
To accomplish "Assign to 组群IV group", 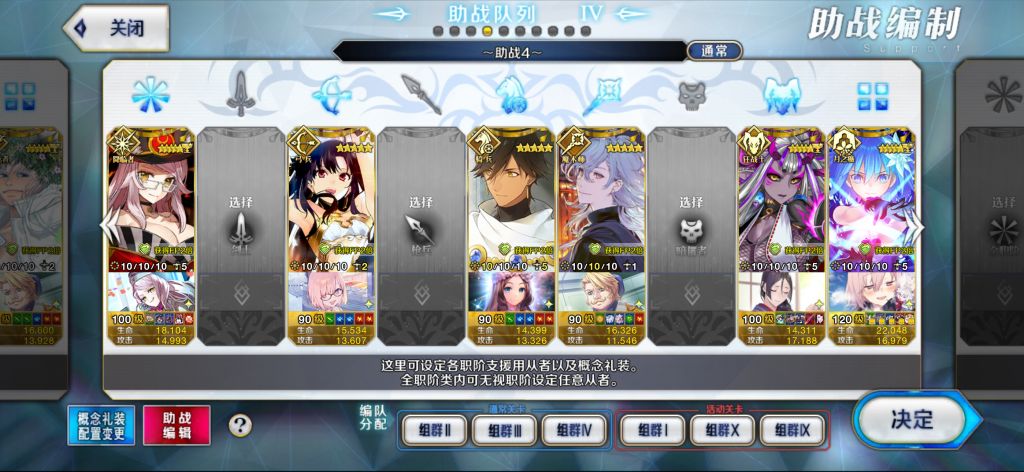I will (576, 430).
